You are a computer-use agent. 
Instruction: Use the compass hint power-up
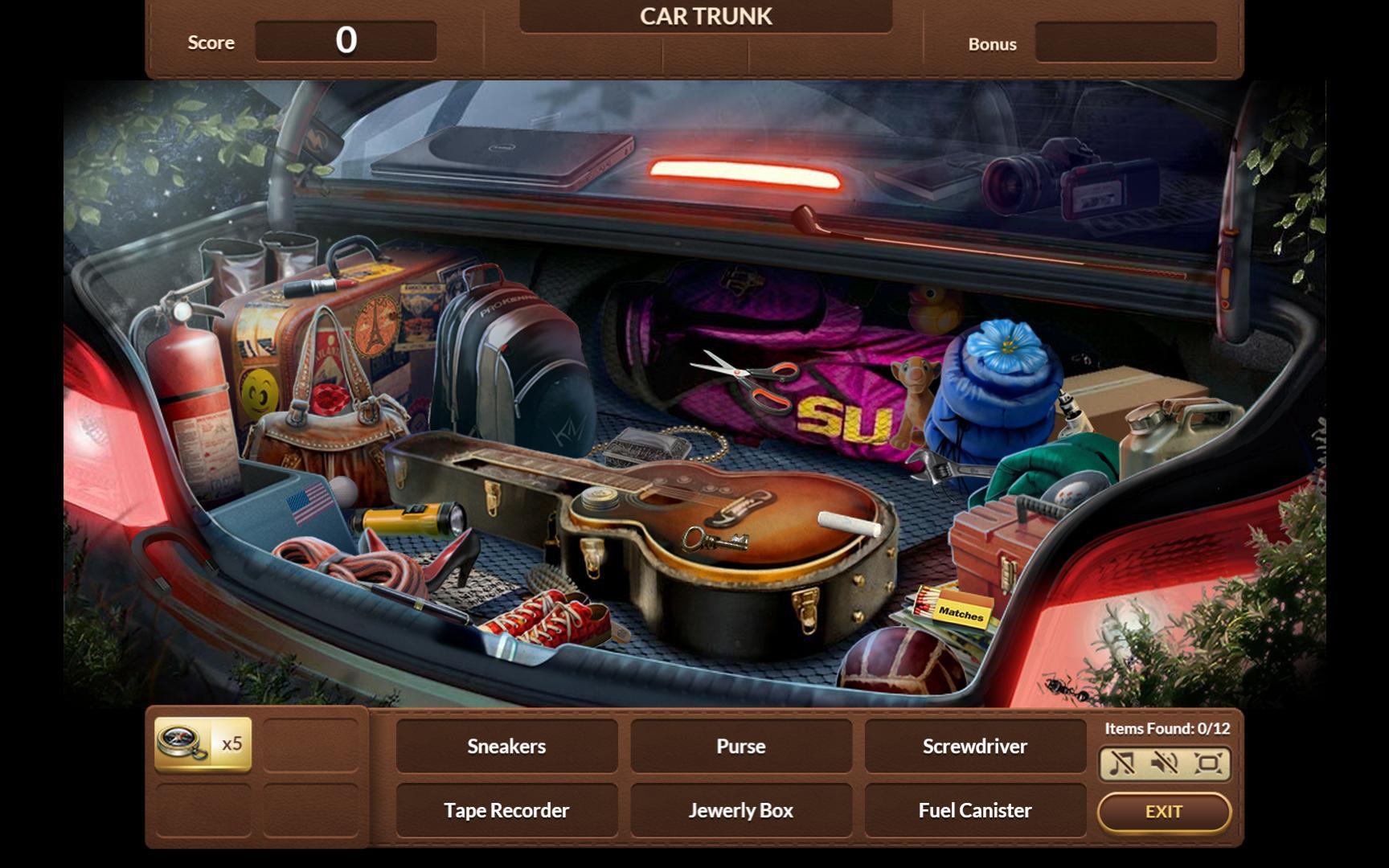pyautogui.click(x=202, y=744)
